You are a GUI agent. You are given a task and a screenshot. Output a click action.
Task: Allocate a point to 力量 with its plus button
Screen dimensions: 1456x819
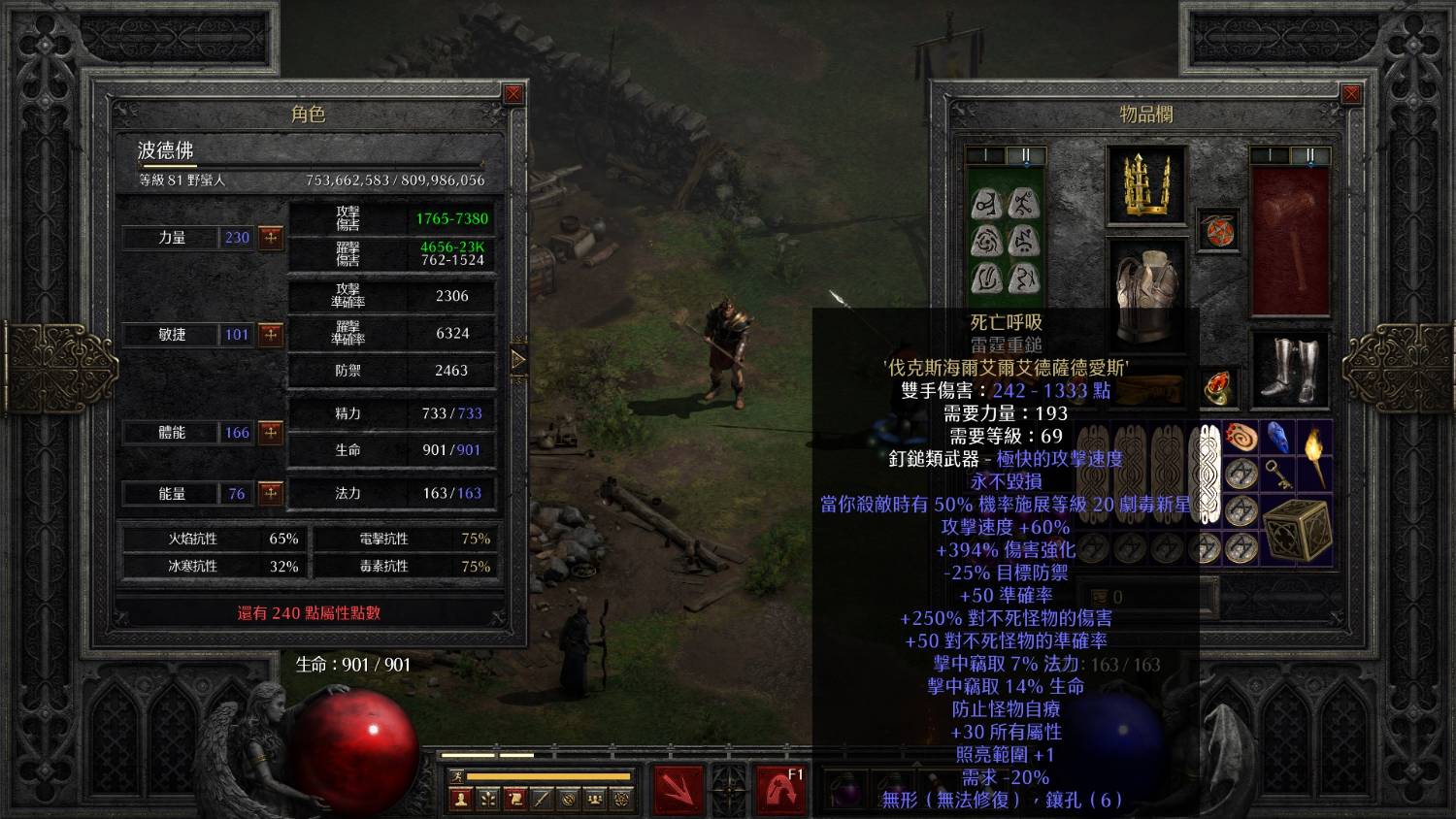tap(272, 238)
